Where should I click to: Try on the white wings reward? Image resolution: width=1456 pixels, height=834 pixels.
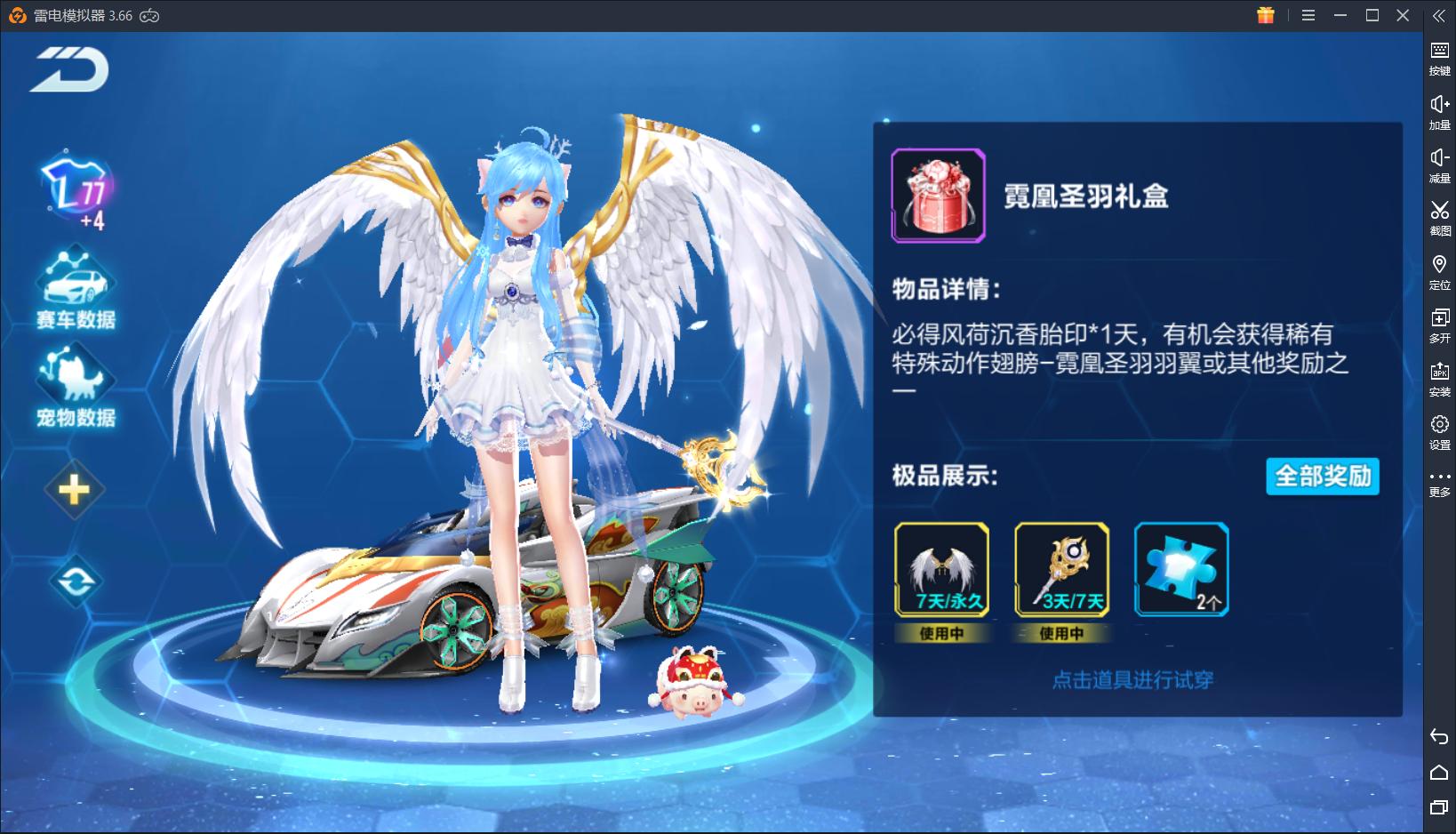(x=941, y=570)
